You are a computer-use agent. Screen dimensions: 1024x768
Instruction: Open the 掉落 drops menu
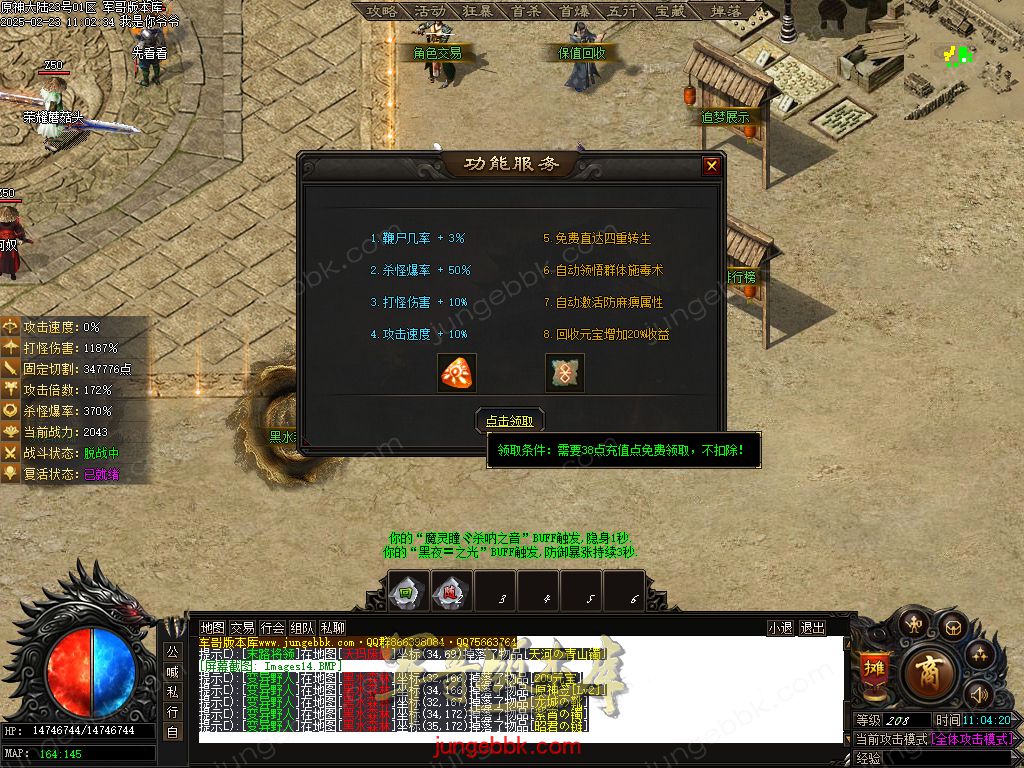[725, 11]
